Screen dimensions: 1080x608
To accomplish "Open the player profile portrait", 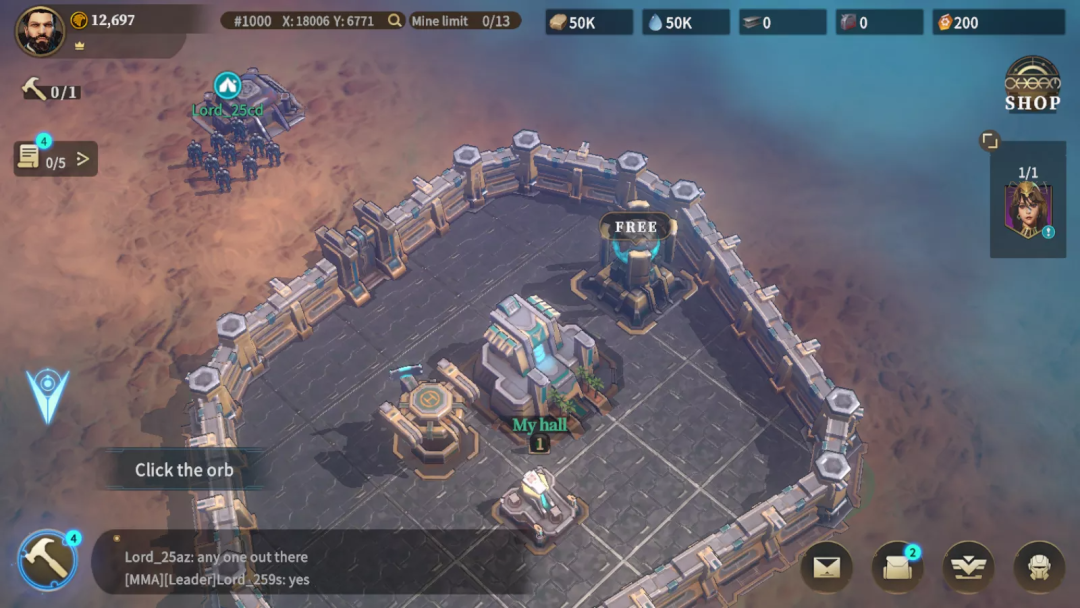I will (x=40, y=31).
